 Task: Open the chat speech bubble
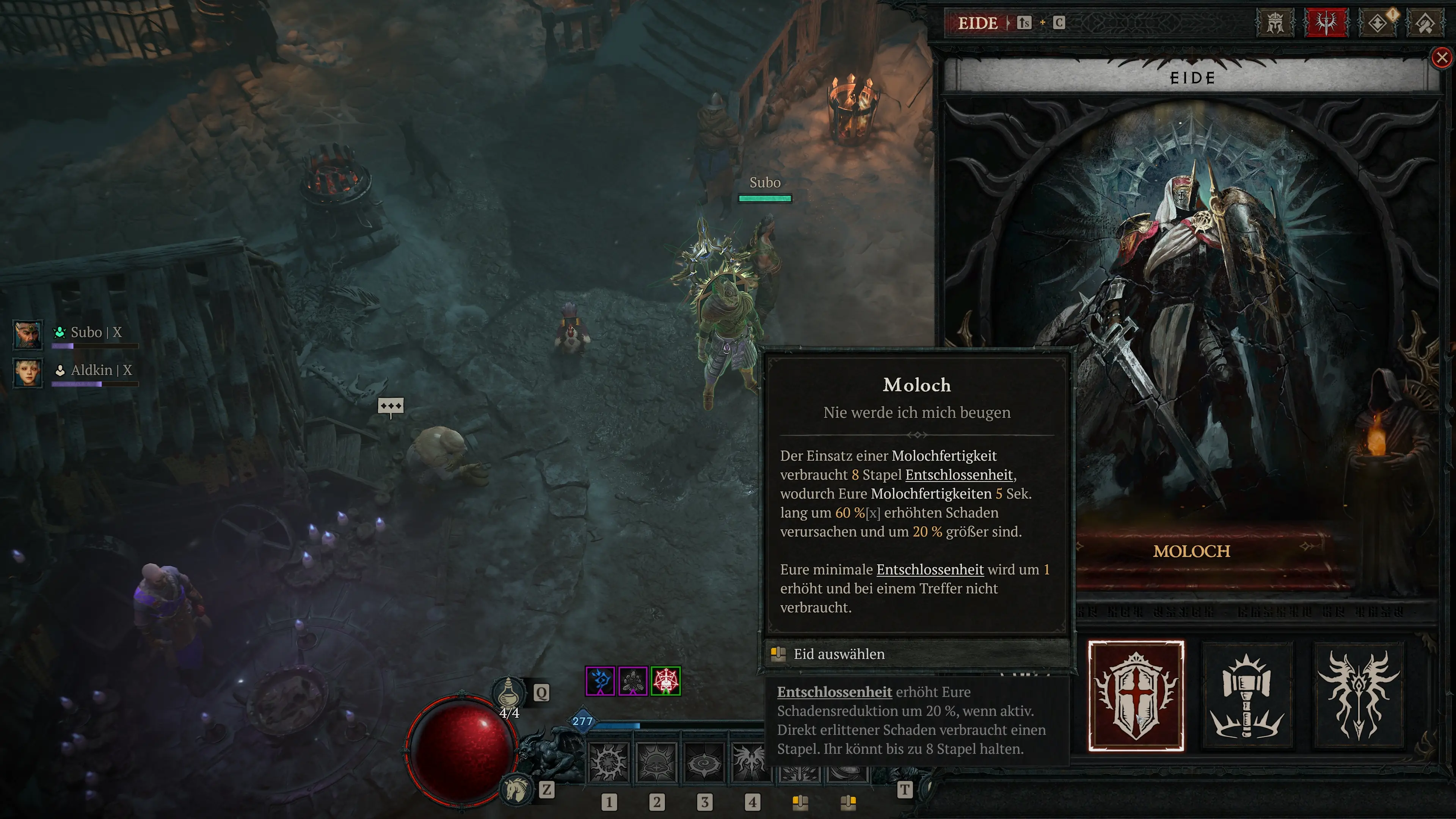click(391, 406)
